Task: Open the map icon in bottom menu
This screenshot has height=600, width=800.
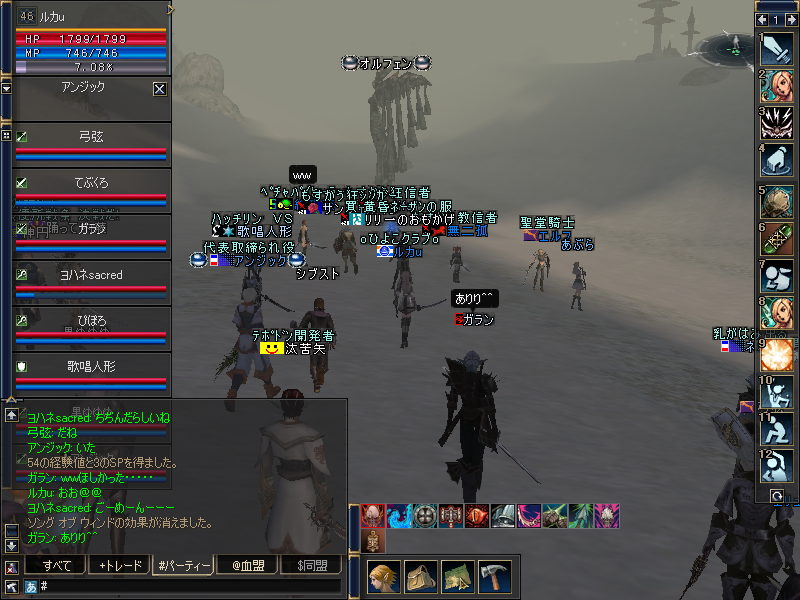Action: coord(458,577)
